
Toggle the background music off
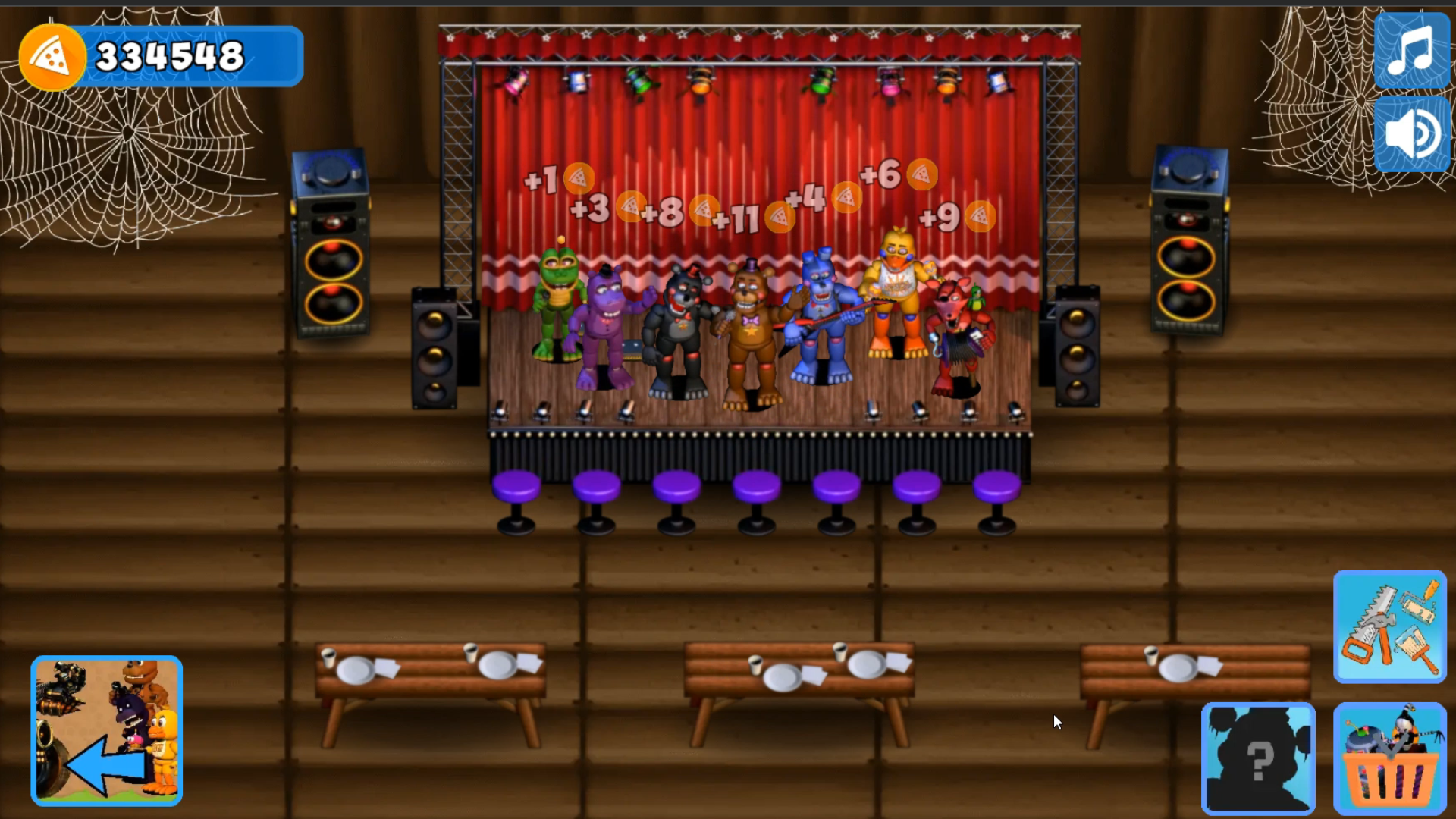coord(1411,51)
